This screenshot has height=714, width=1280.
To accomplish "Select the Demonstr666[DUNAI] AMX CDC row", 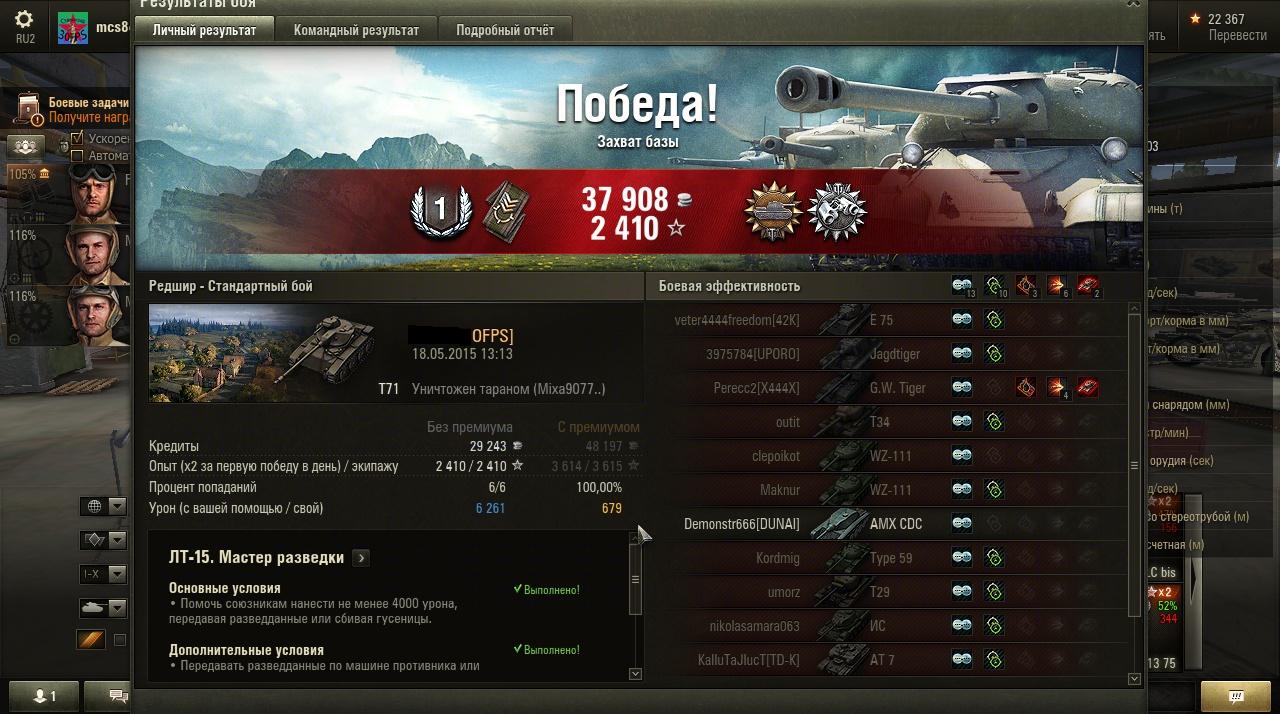I will (890, 524).
